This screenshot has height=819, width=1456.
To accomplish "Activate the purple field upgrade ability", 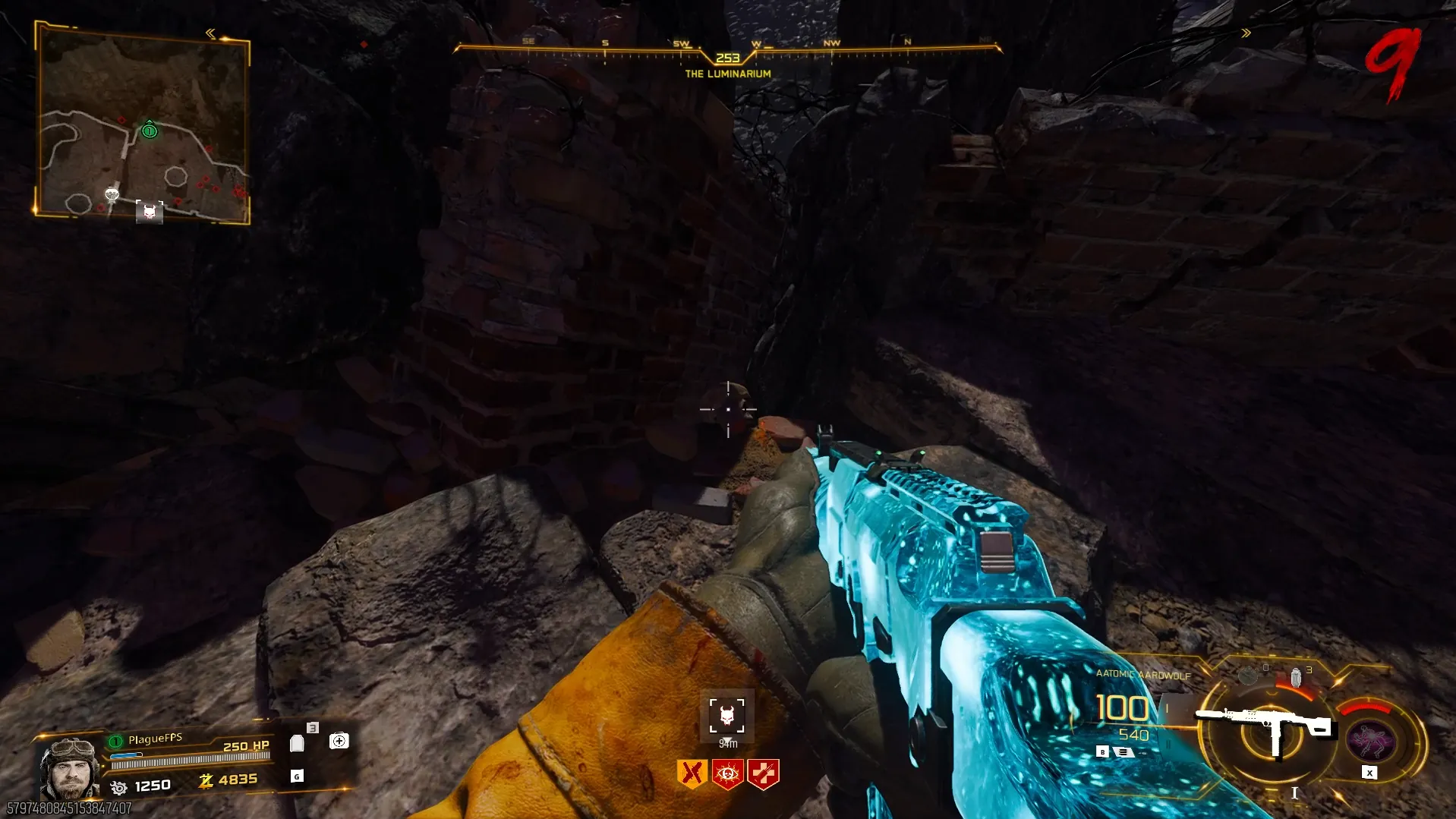I will pyautogui.click(x=1370, y=739).
